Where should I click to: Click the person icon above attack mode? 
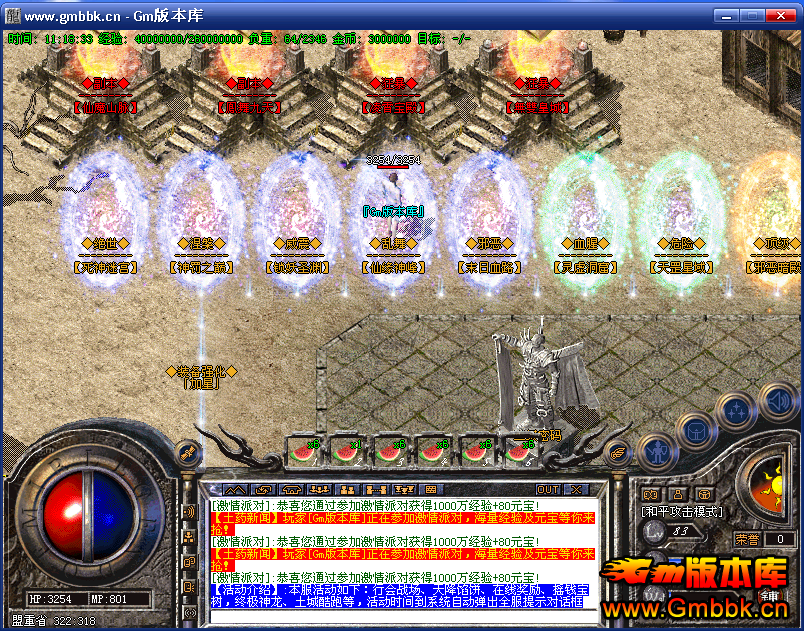click(677, 493)
